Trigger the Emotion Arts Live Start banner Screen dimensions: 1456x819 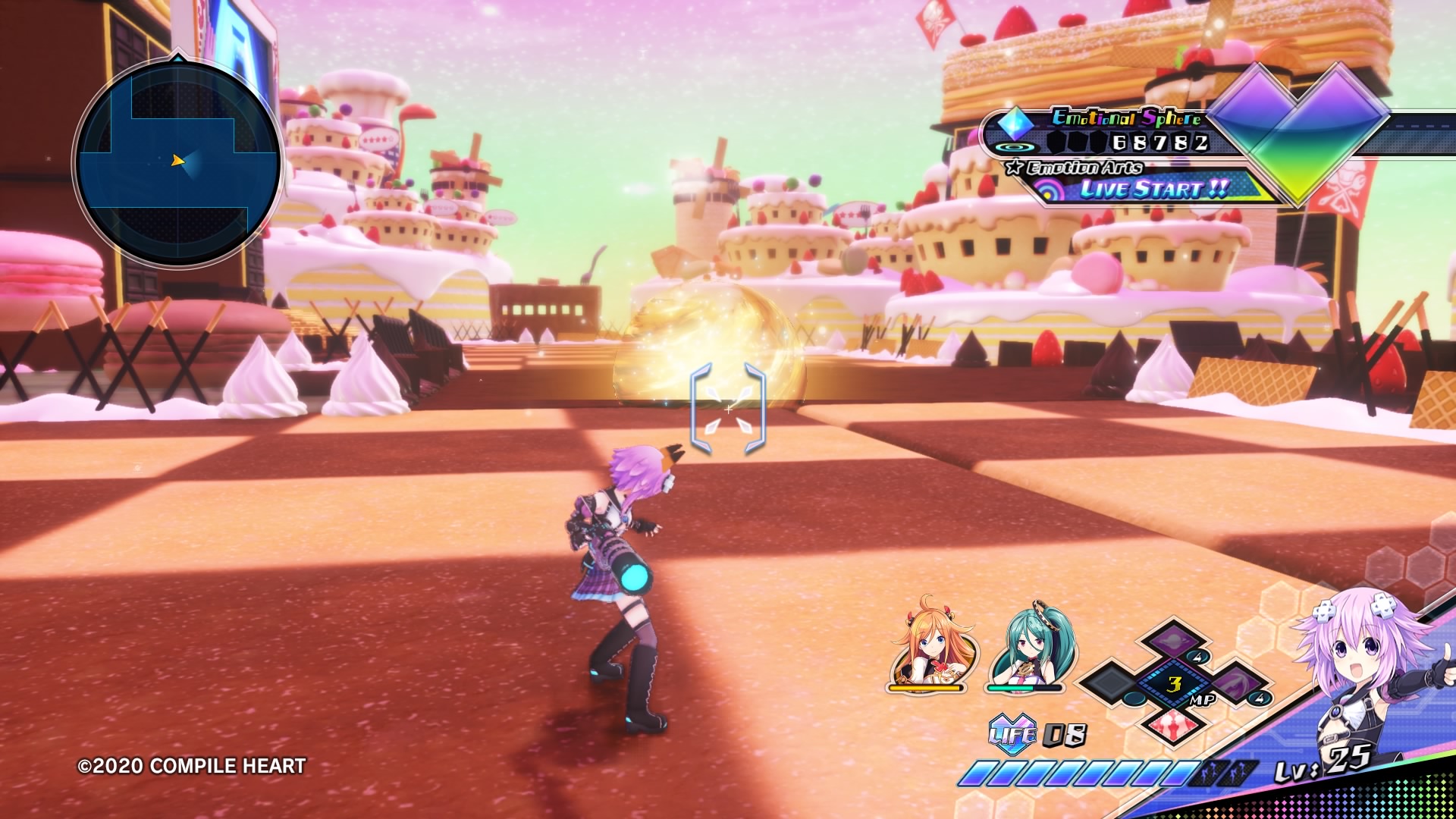[1153, 188]
